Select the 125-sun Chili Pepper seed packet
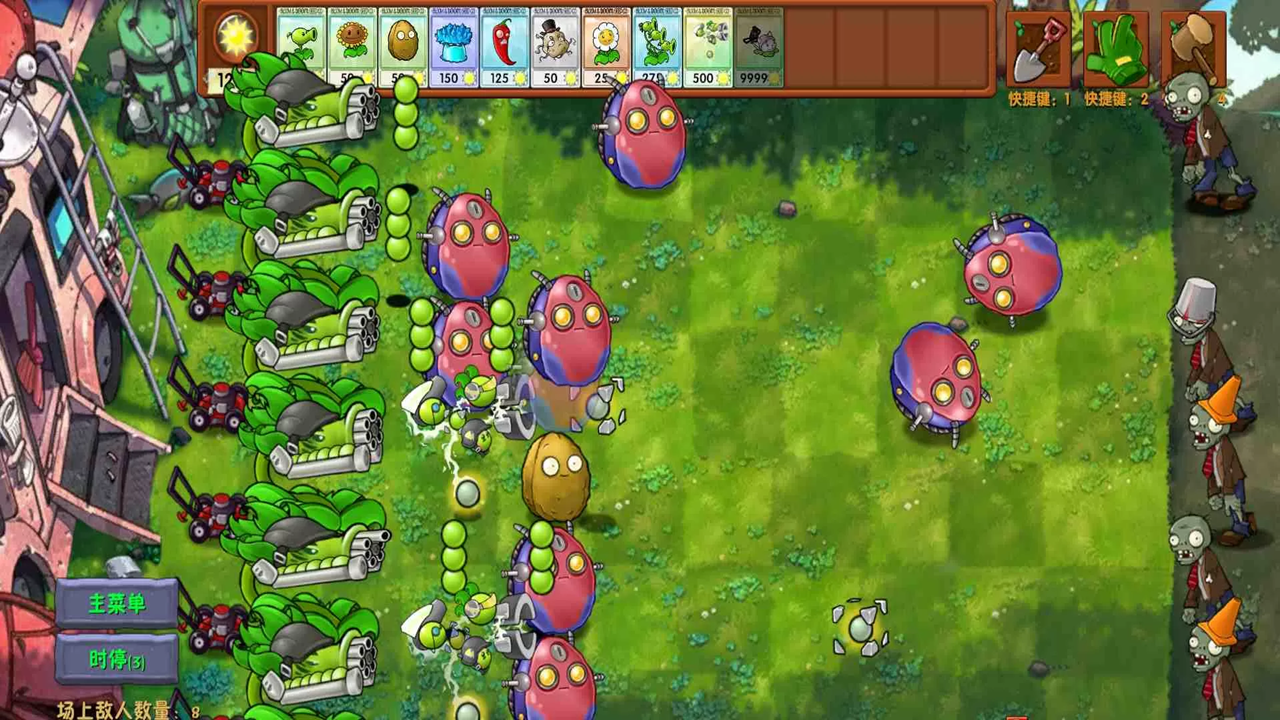 505,45
